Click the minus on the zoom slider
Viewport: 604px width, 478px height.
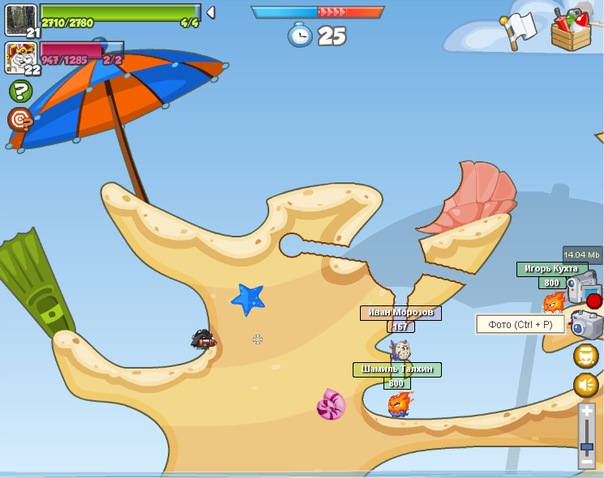pyautogui.click(x=587, y=462)
